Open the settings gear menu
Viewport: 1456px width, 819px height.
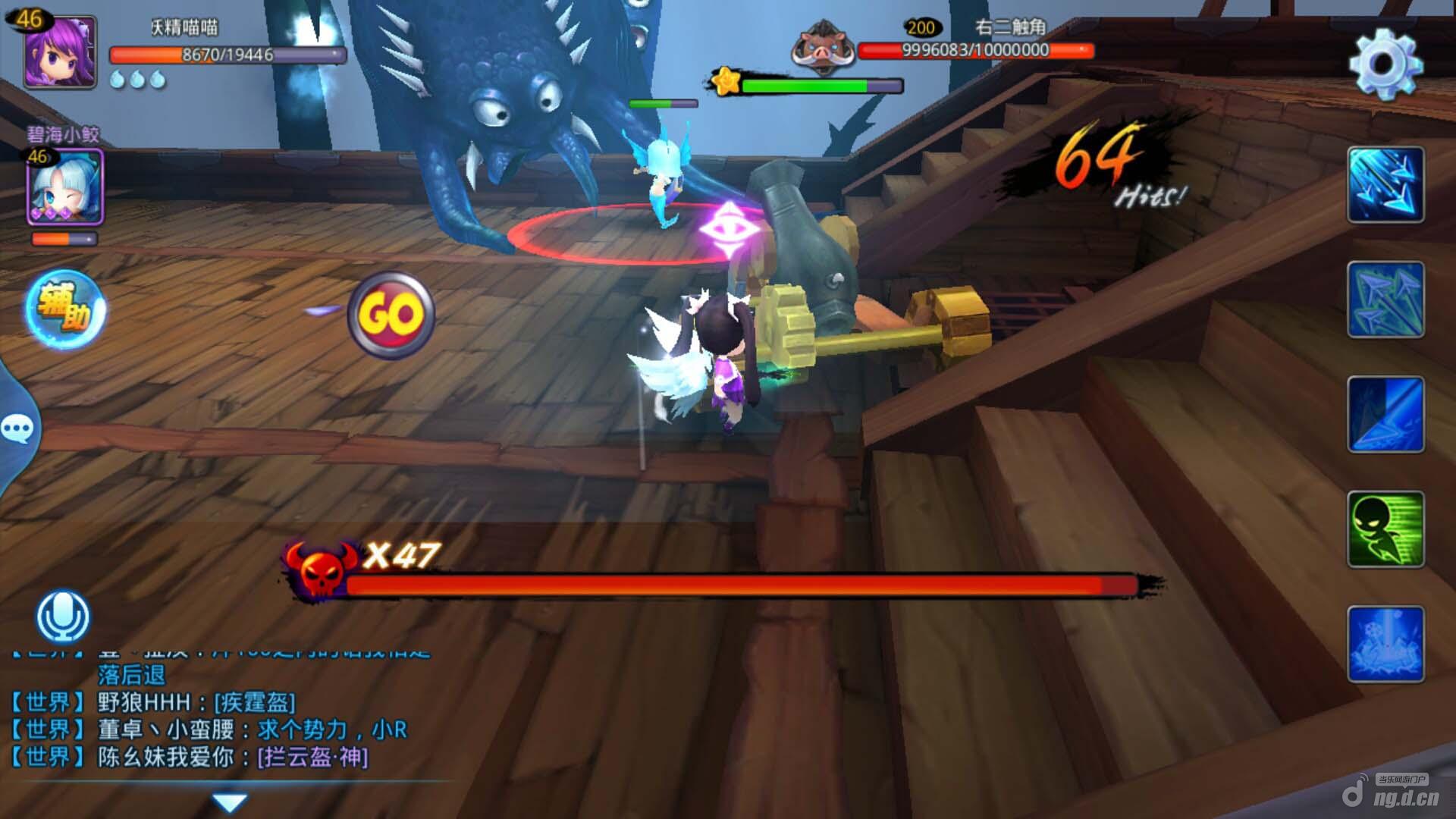(1385, 64)
